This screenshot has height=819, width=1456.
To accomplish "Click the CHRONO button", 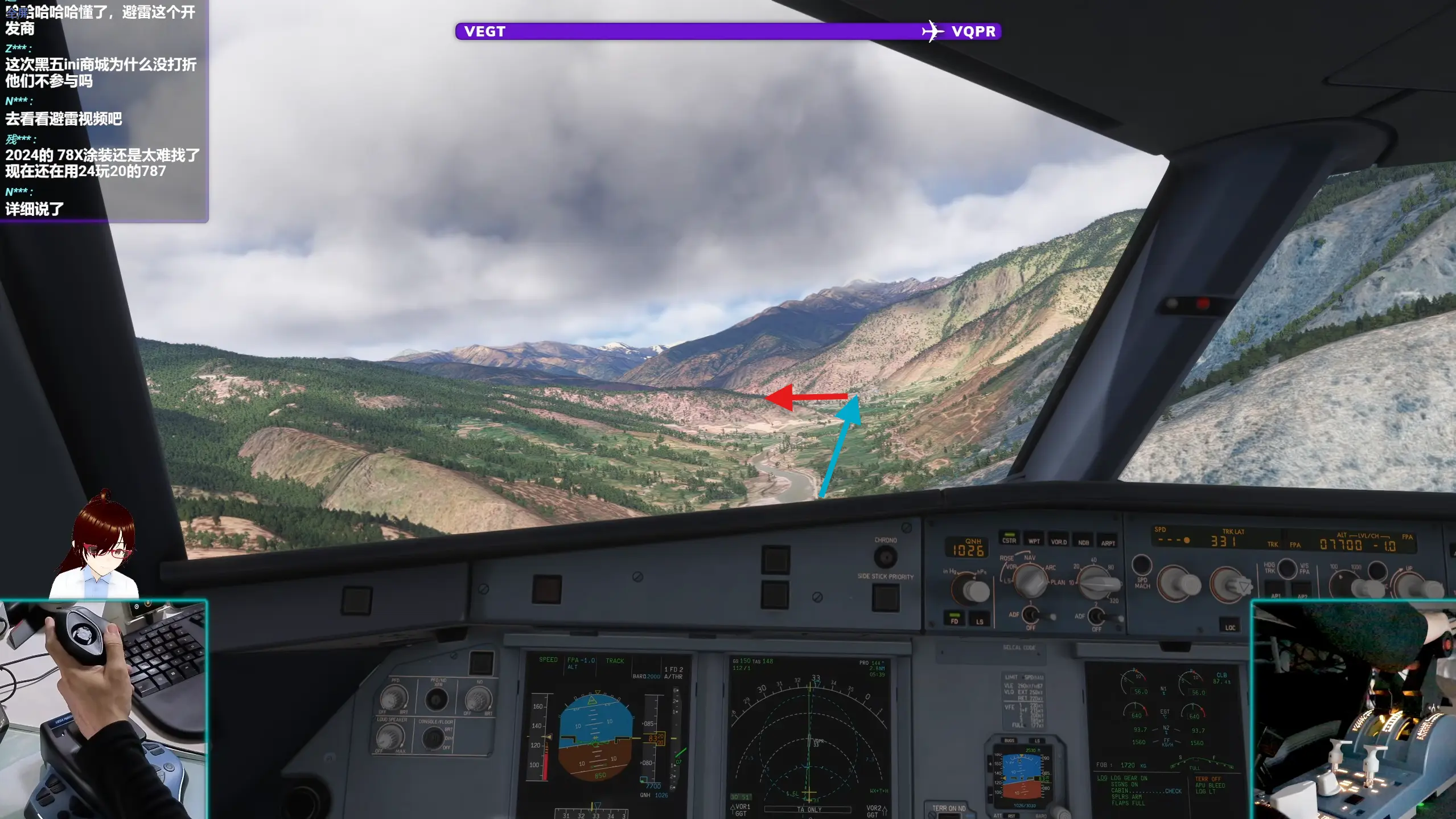I will click(x=885, y=556).
